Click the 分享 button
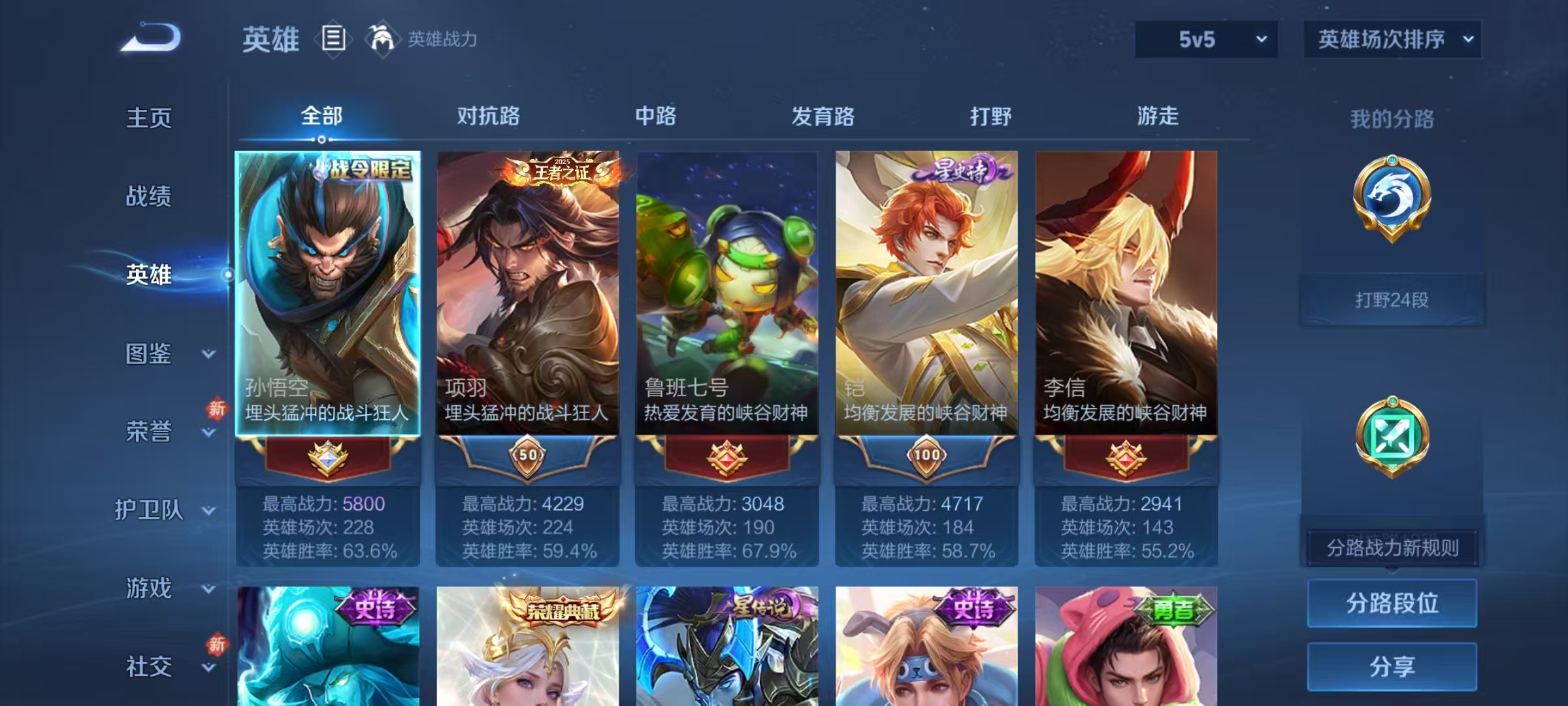Image resolution: width=1568 pixels, height=706 pixels. pos(1392,667)
